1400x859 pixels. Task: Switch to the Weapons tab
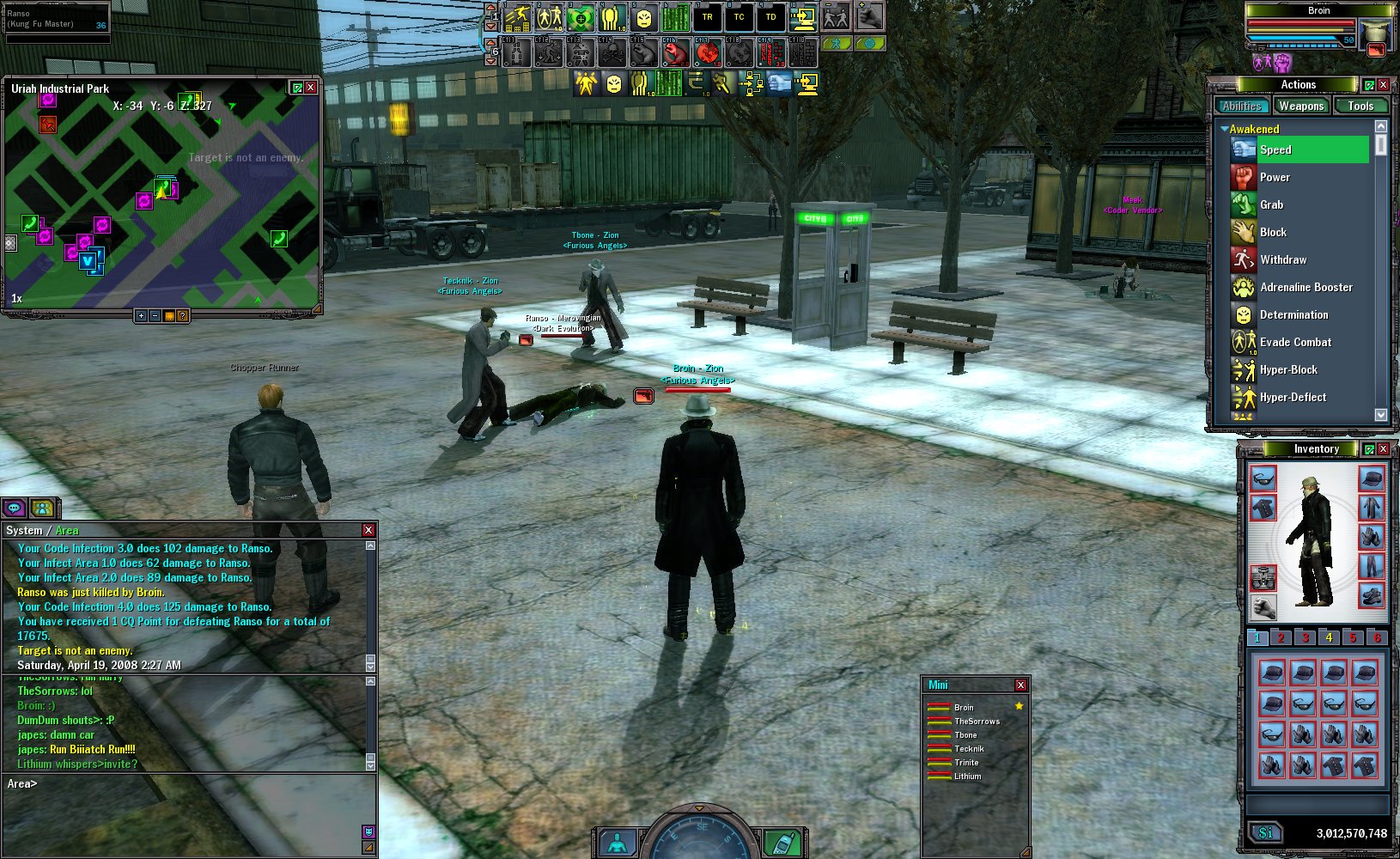click(1300, 107)
